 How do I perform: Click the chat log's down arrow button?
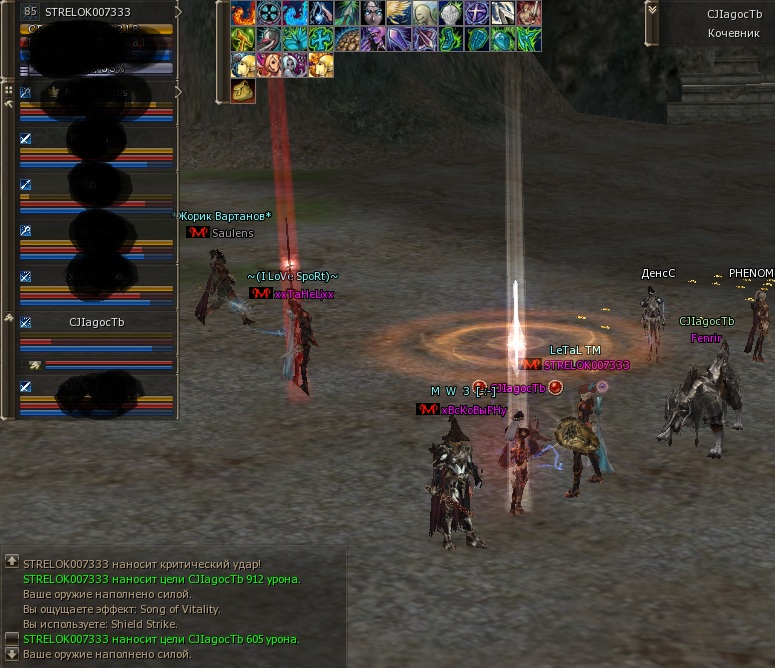click(x=11, y=654)
